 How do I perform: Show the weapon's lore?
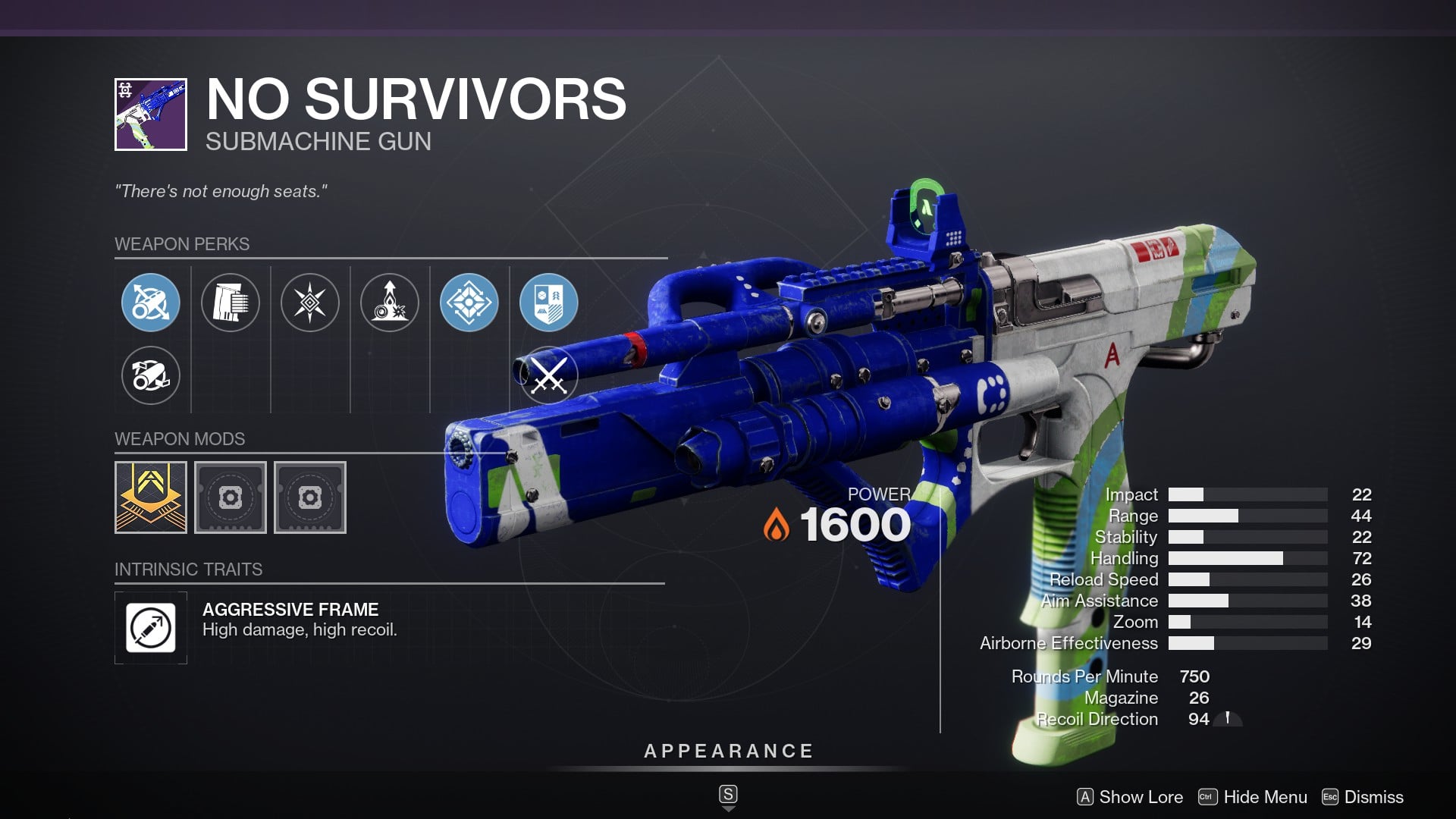coord(1130,797)
